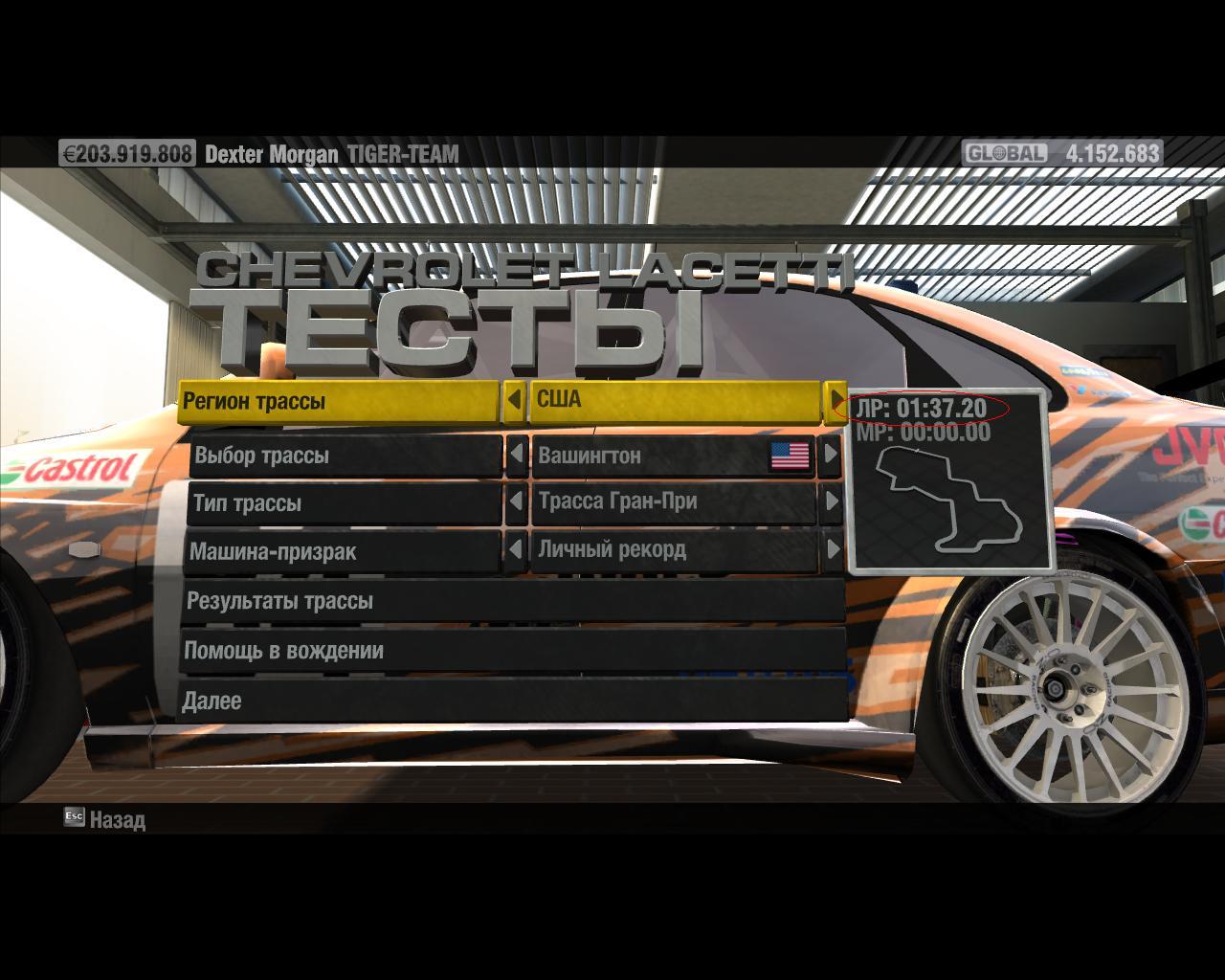This screenshot has width=1225, height=980.
Task: Click left arrow beside США region
Action: coord(515,400)
